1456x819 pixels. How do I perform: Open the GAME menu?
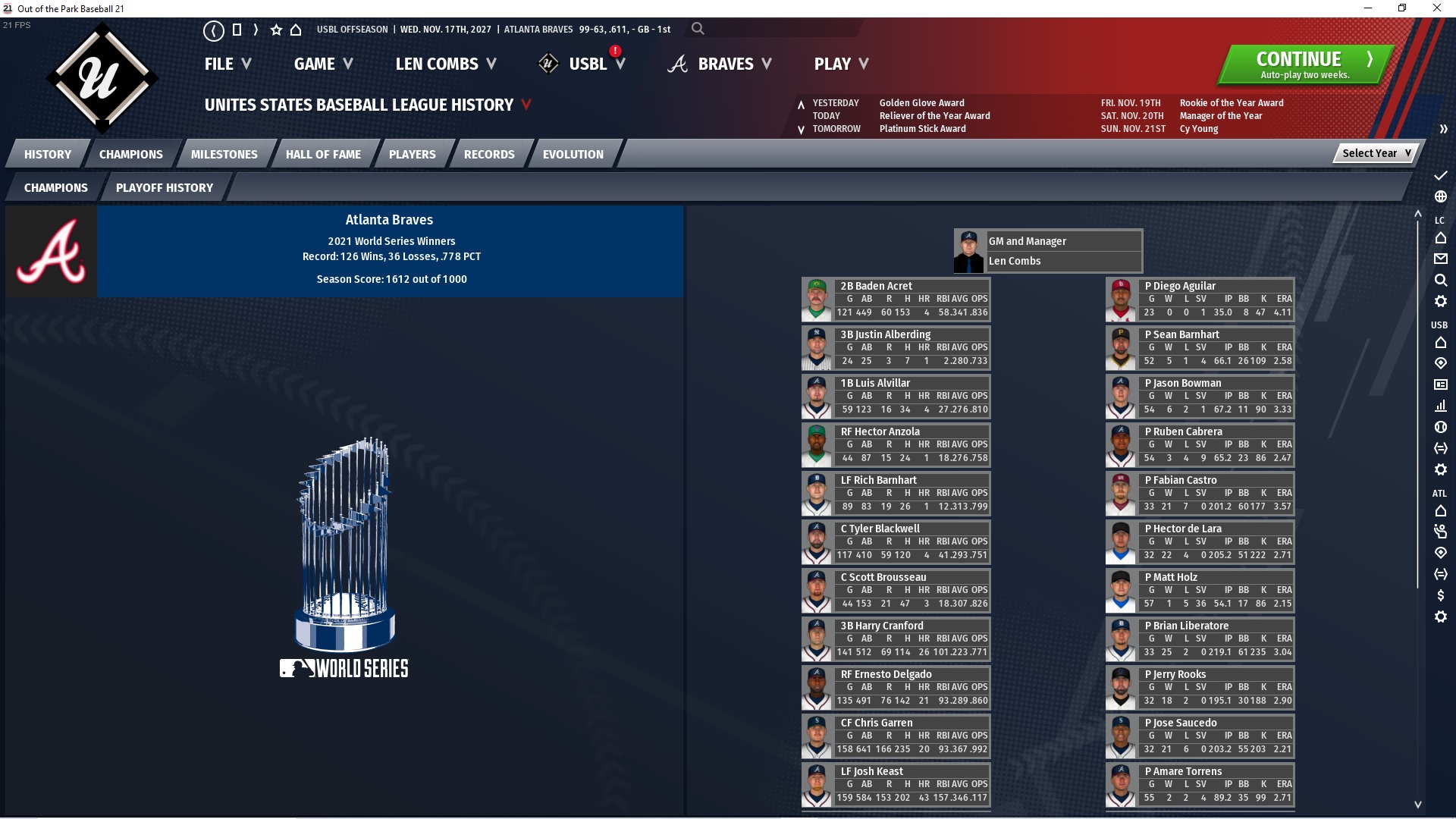[323, 64]
